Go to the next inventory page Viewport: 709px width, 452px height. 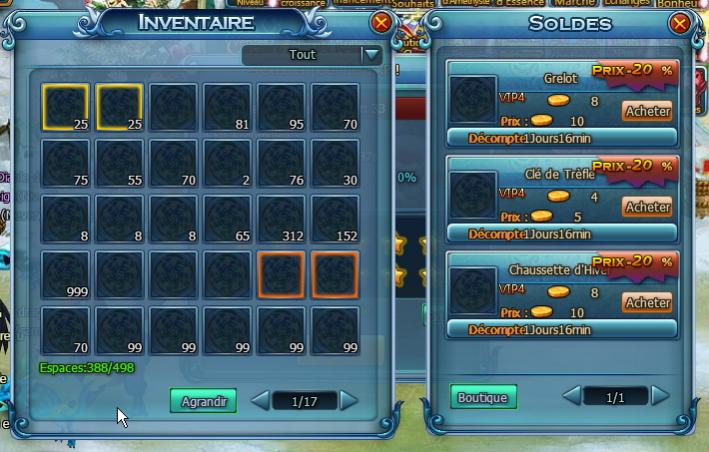coord(349,401)
